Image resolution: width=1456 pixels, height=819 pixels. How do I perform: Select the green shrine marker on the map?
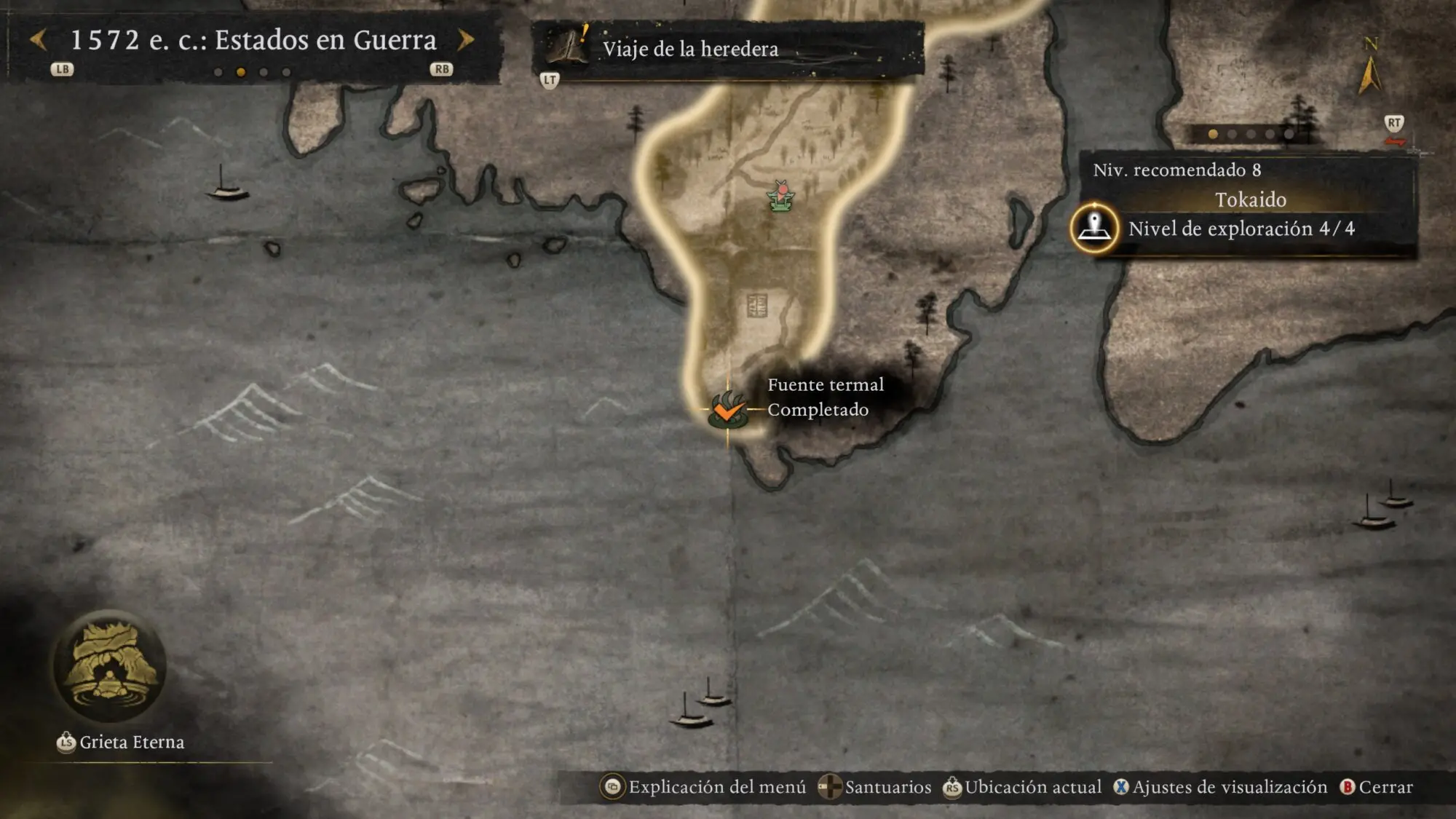tap(780, 196)
